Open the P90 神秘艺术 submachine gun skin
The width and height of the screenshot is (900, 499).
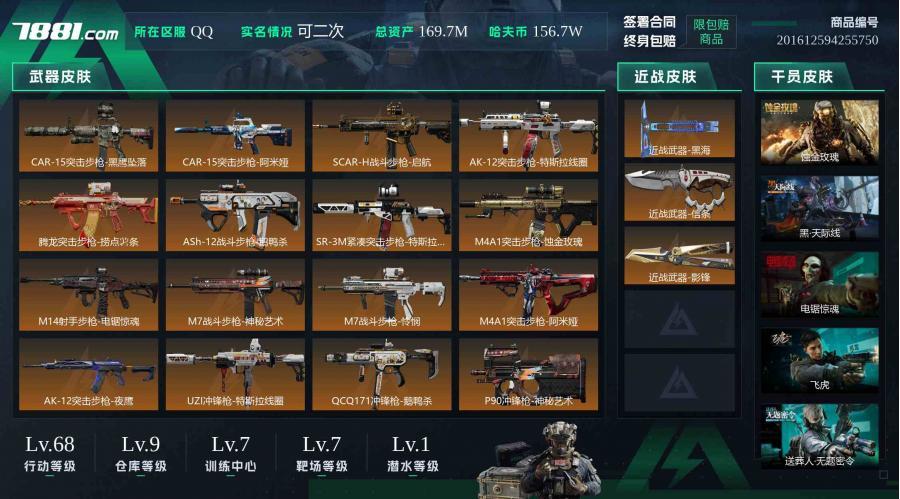529,374
